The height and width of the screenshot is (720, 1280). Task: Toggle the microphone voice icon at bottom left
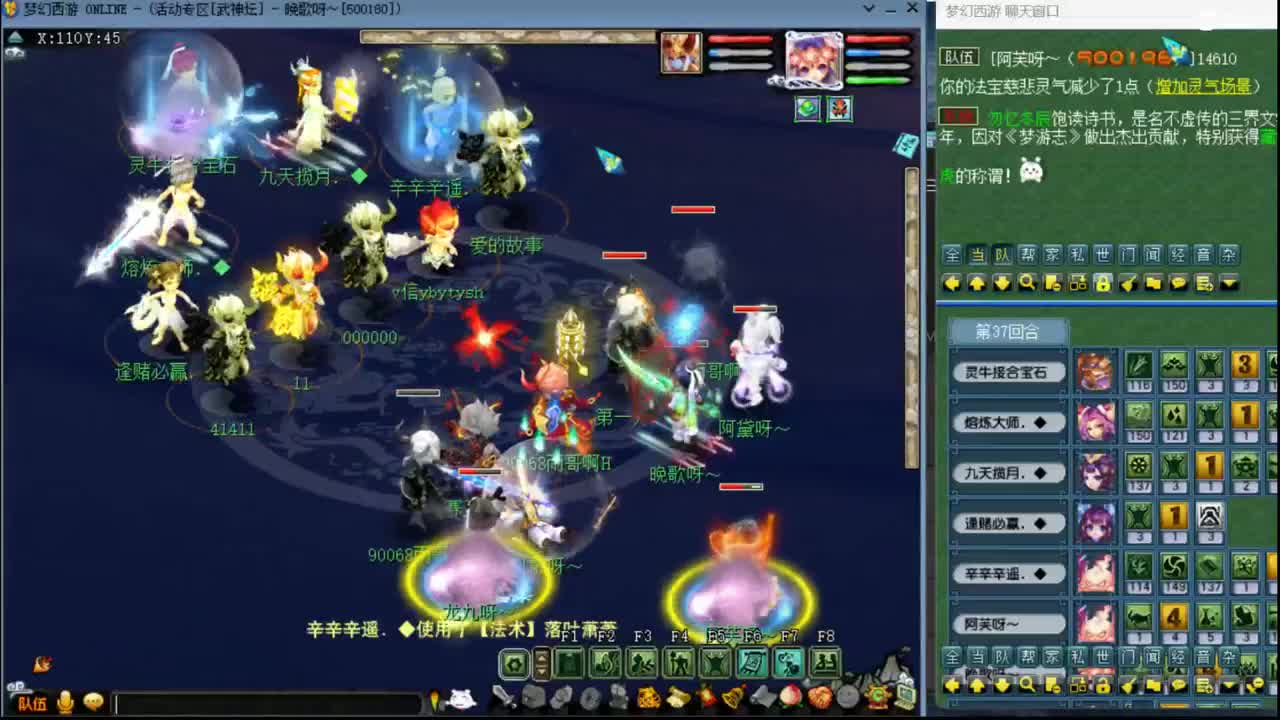(x=64, y=703)
